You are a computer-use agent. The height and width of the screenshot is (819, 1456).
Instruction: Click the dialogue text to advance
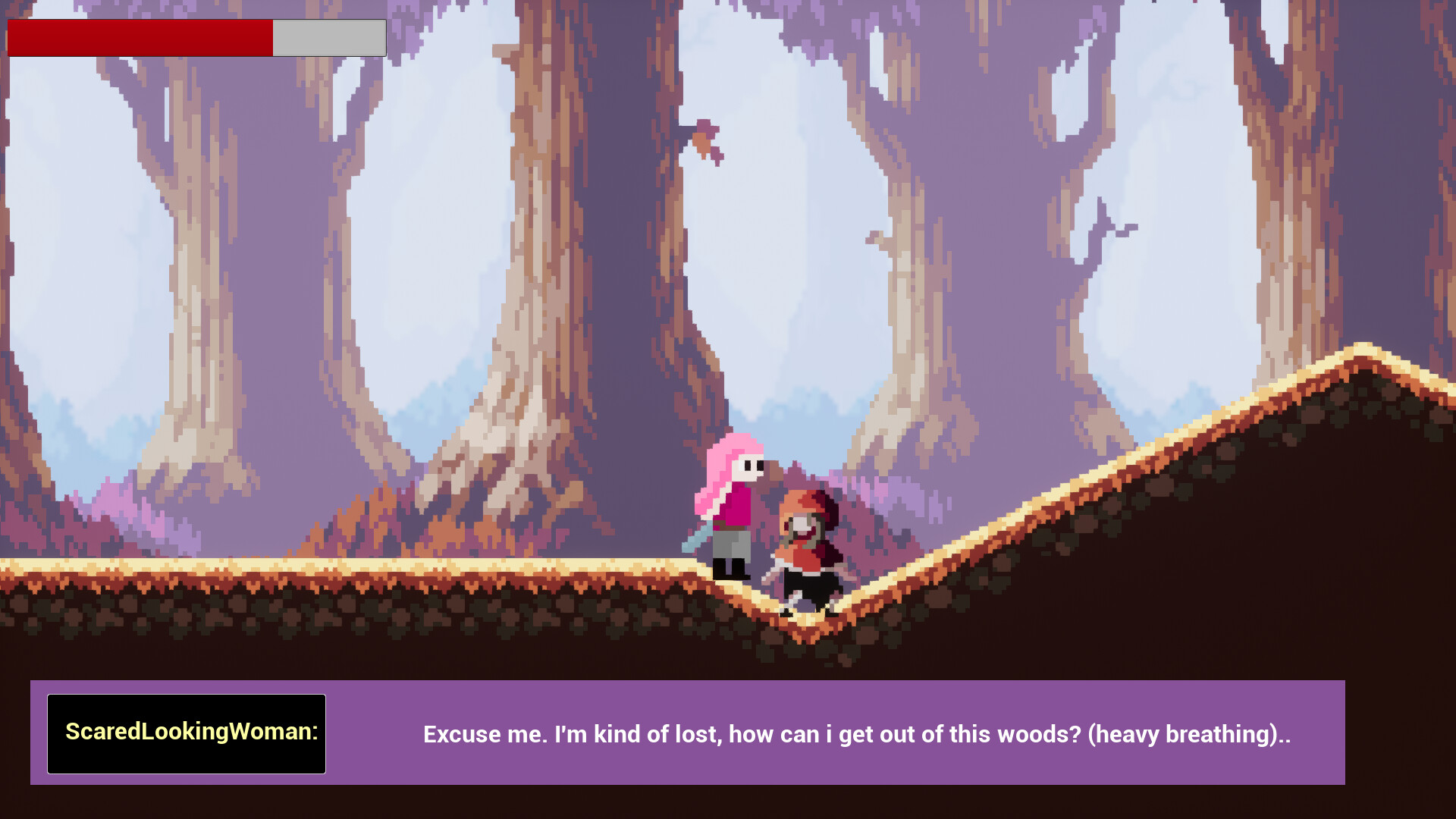pos(857,734)
